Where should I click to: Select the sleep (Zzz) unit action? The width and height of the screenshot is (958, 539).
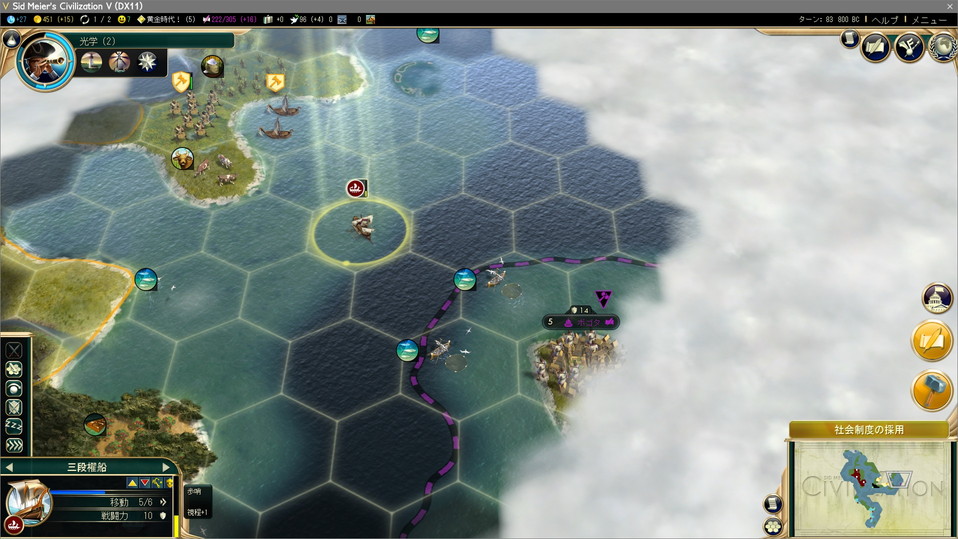14,425
